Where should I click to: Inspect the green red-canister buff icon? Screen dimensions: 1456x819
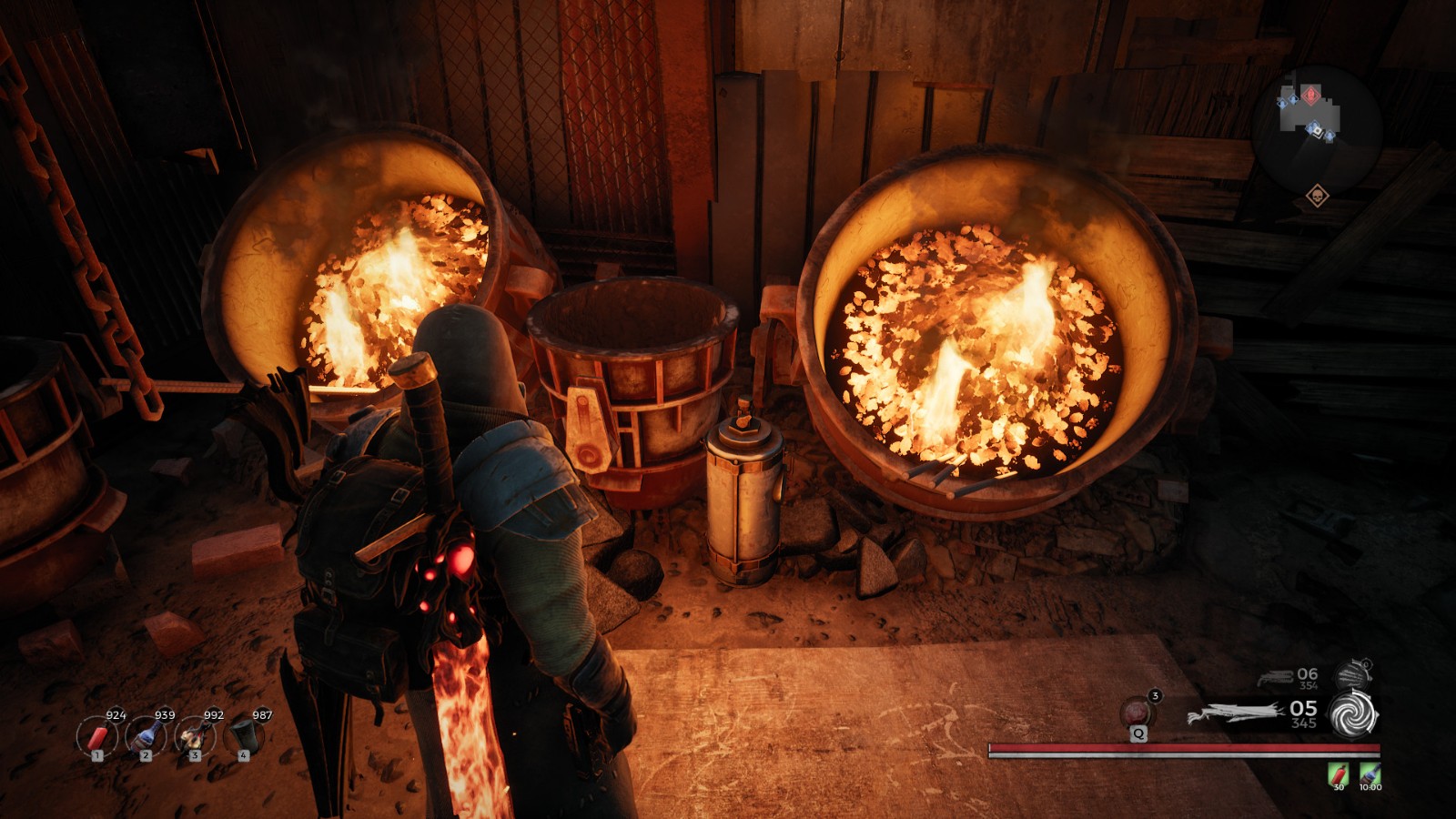(1339, 773)
